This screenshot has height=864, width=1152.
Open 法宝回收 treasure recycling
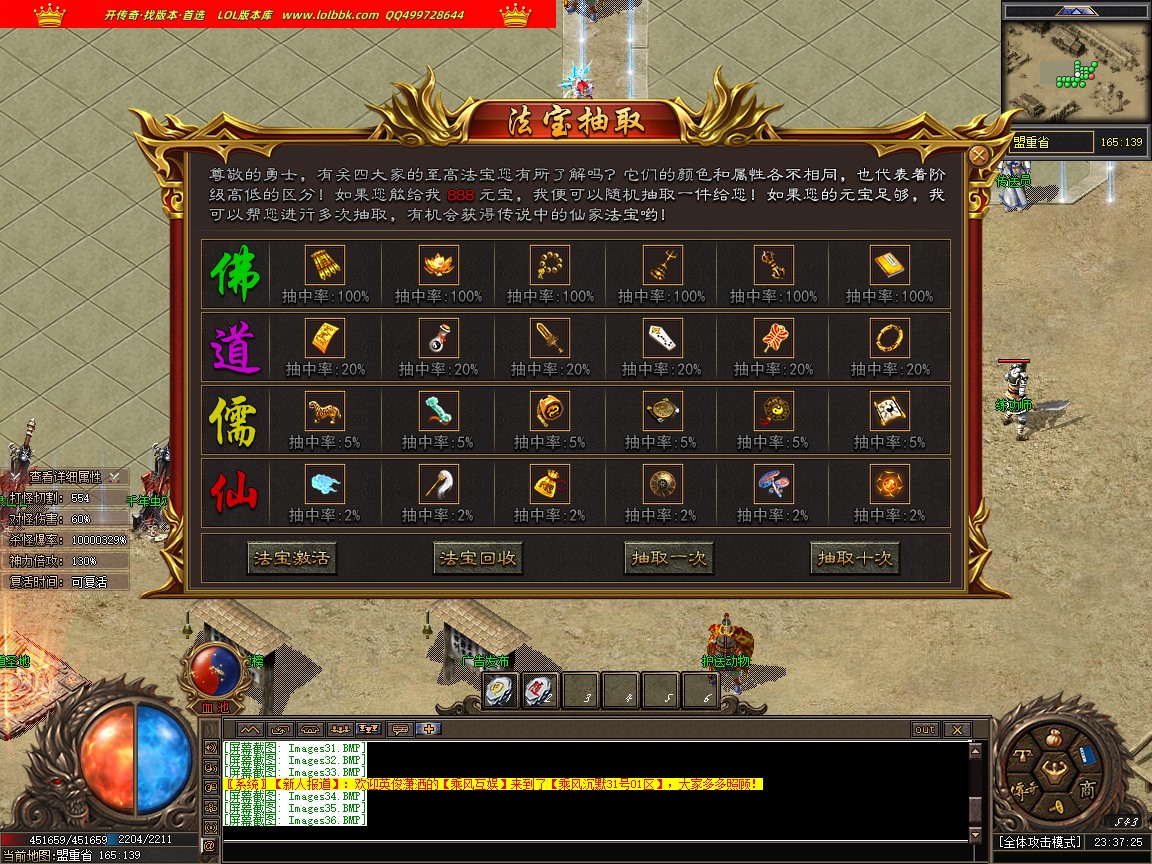tap(479, 558)
